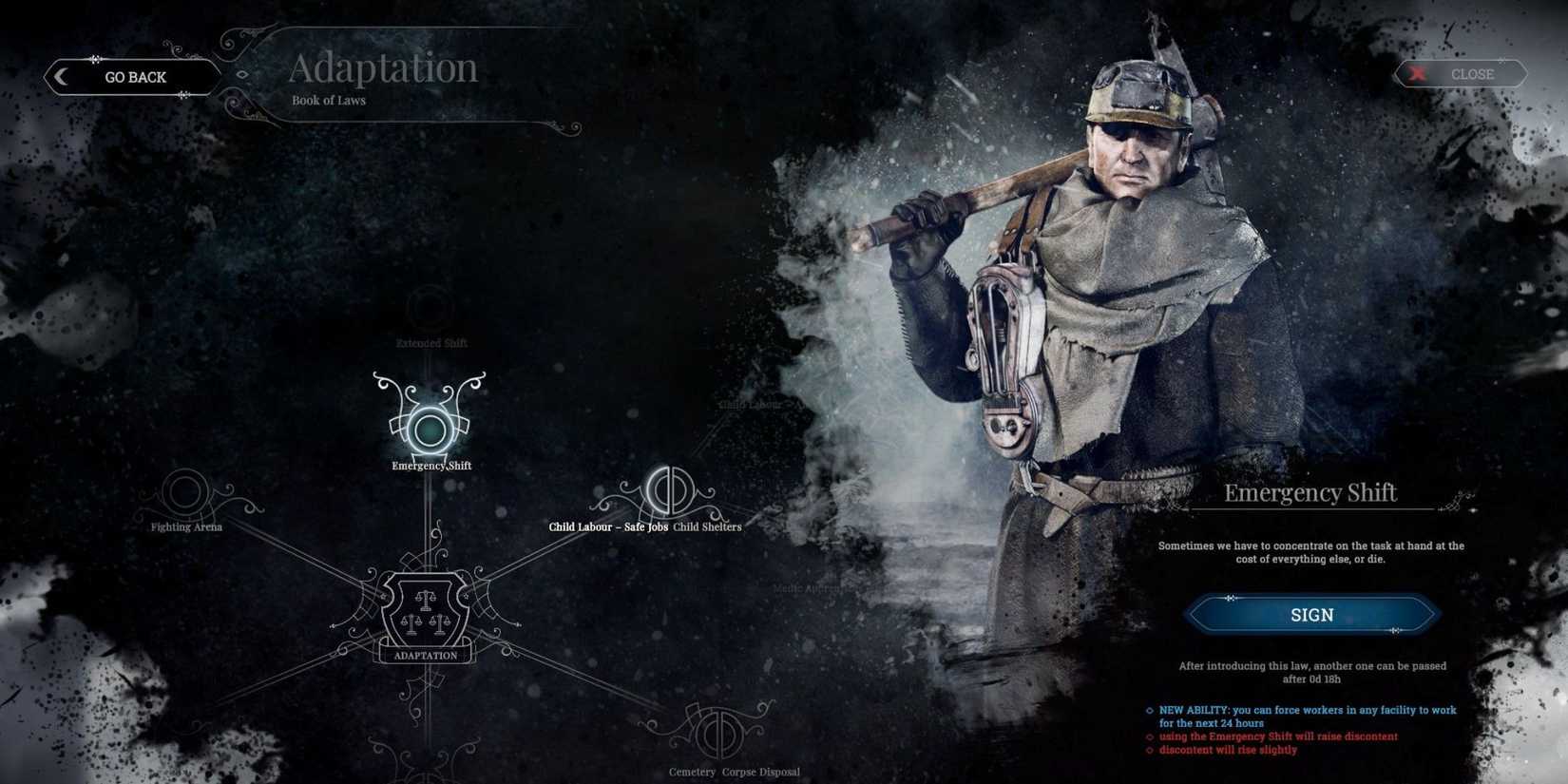The width and height of the screenshot is (1568, 784).
Task: Open the Adaptation tab heading
Action: [384, 67]
